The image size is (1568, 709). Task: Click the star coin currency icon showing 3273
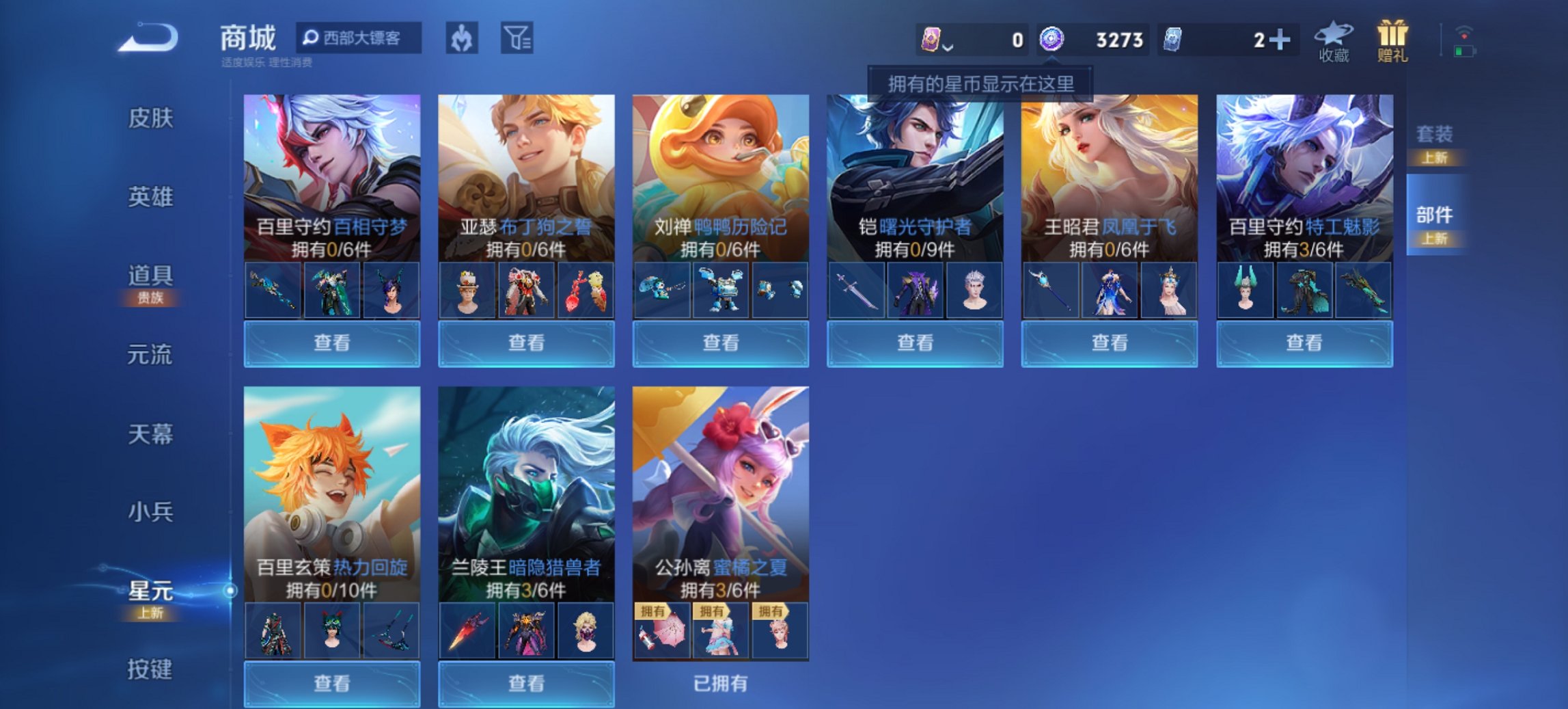tap(1051, 40)
